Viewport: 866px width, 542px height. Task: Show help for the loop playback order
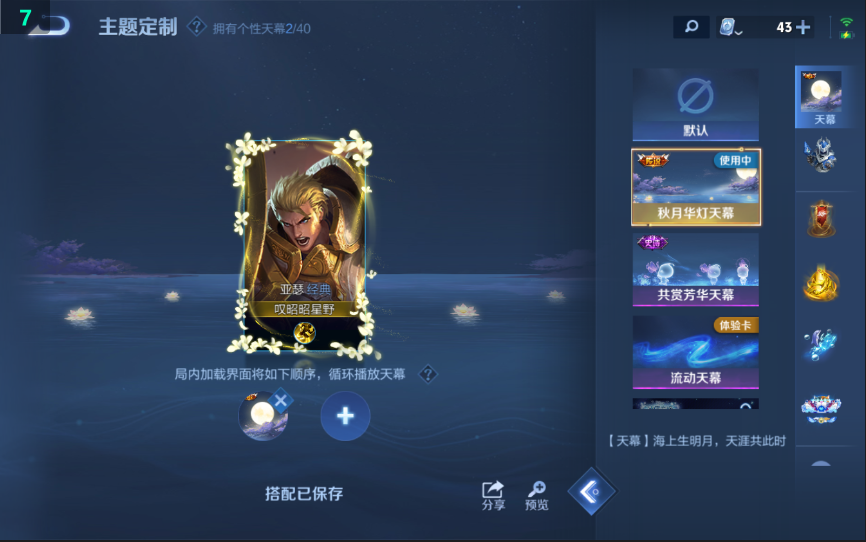click(428, 374)
